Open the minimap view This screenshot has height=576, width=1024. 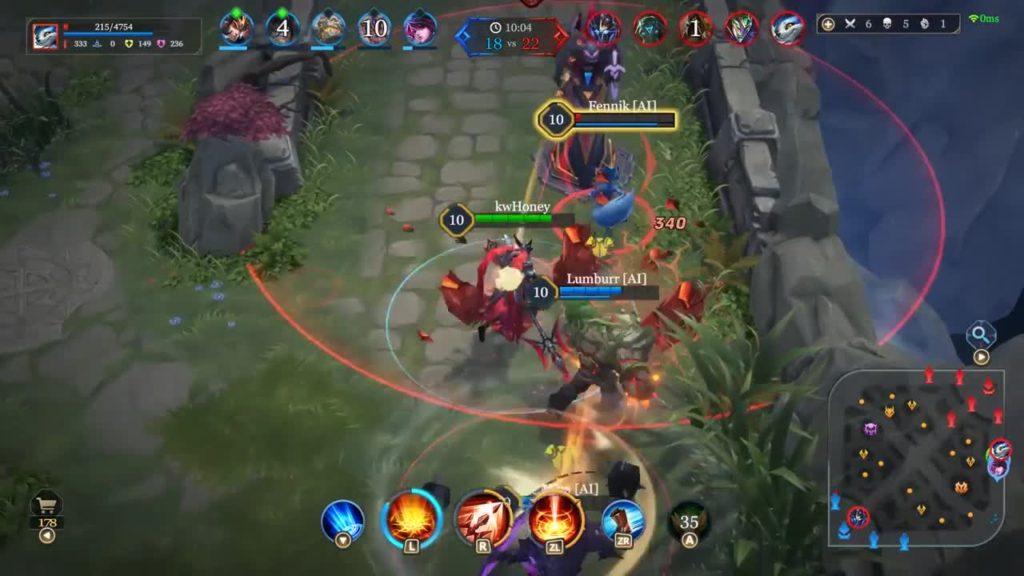click(x=916, y=458)
